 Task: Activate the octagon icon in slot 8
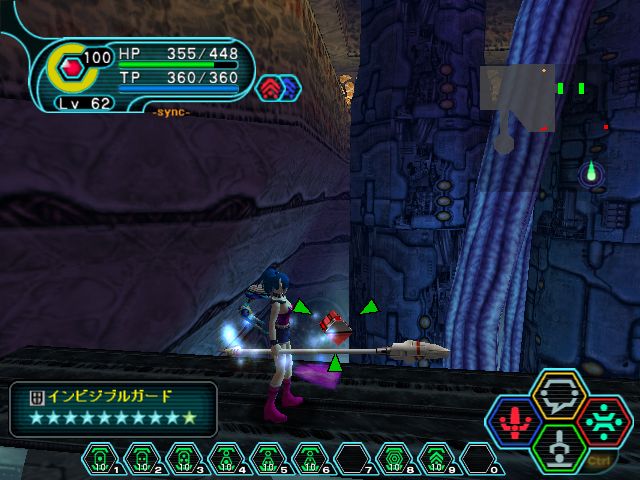393,459
